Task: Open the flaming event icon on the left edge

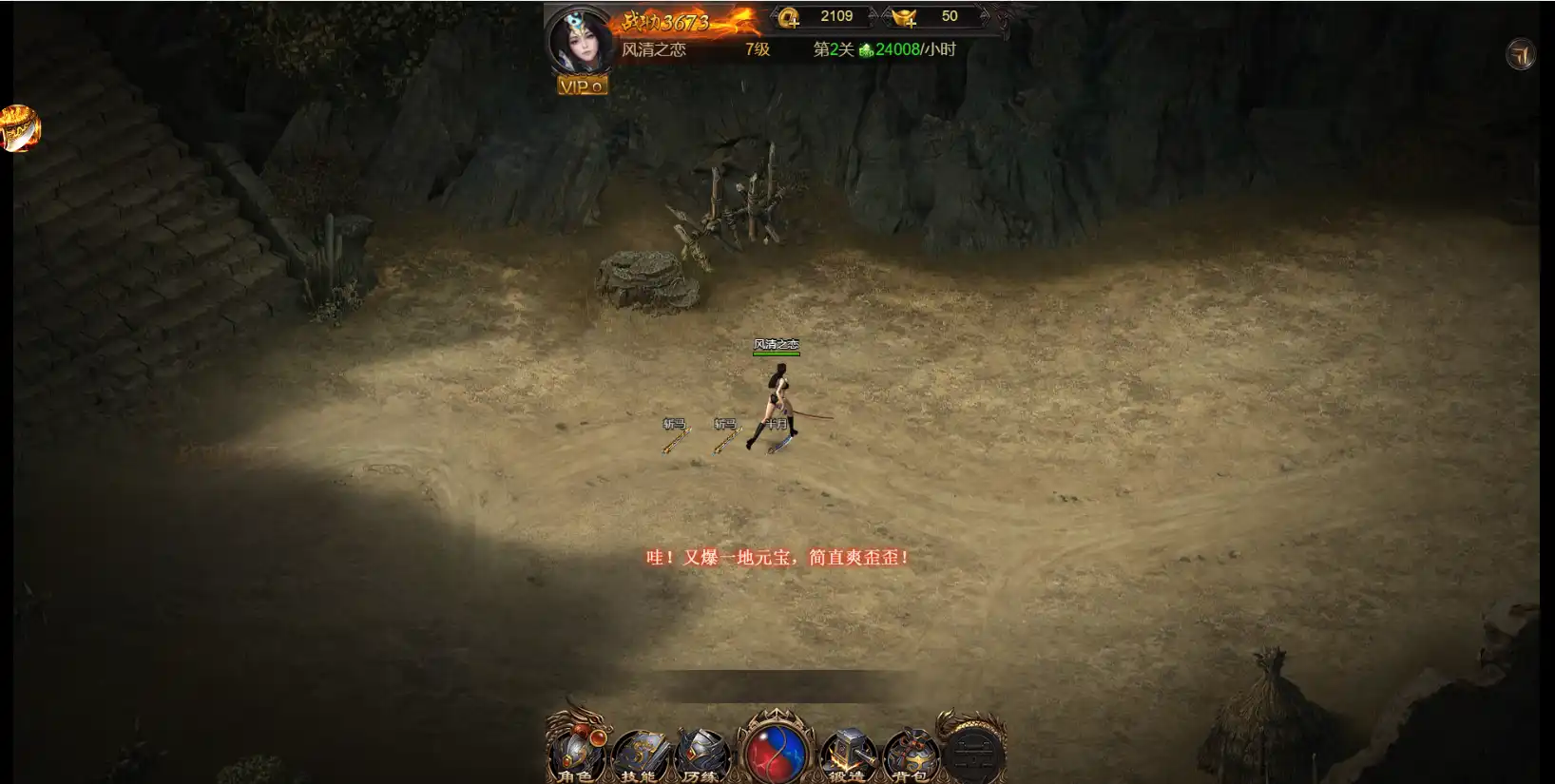Action: tap(19, 128)
